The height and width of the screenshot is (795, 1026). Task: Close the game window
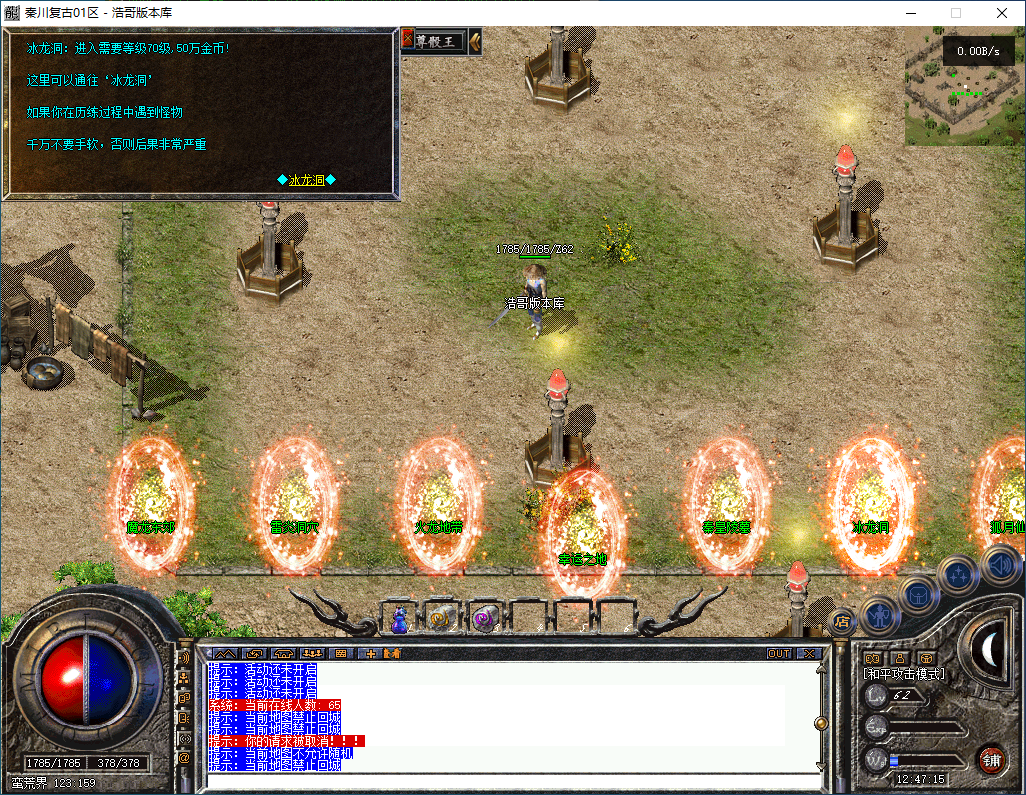pos(1002,13)
